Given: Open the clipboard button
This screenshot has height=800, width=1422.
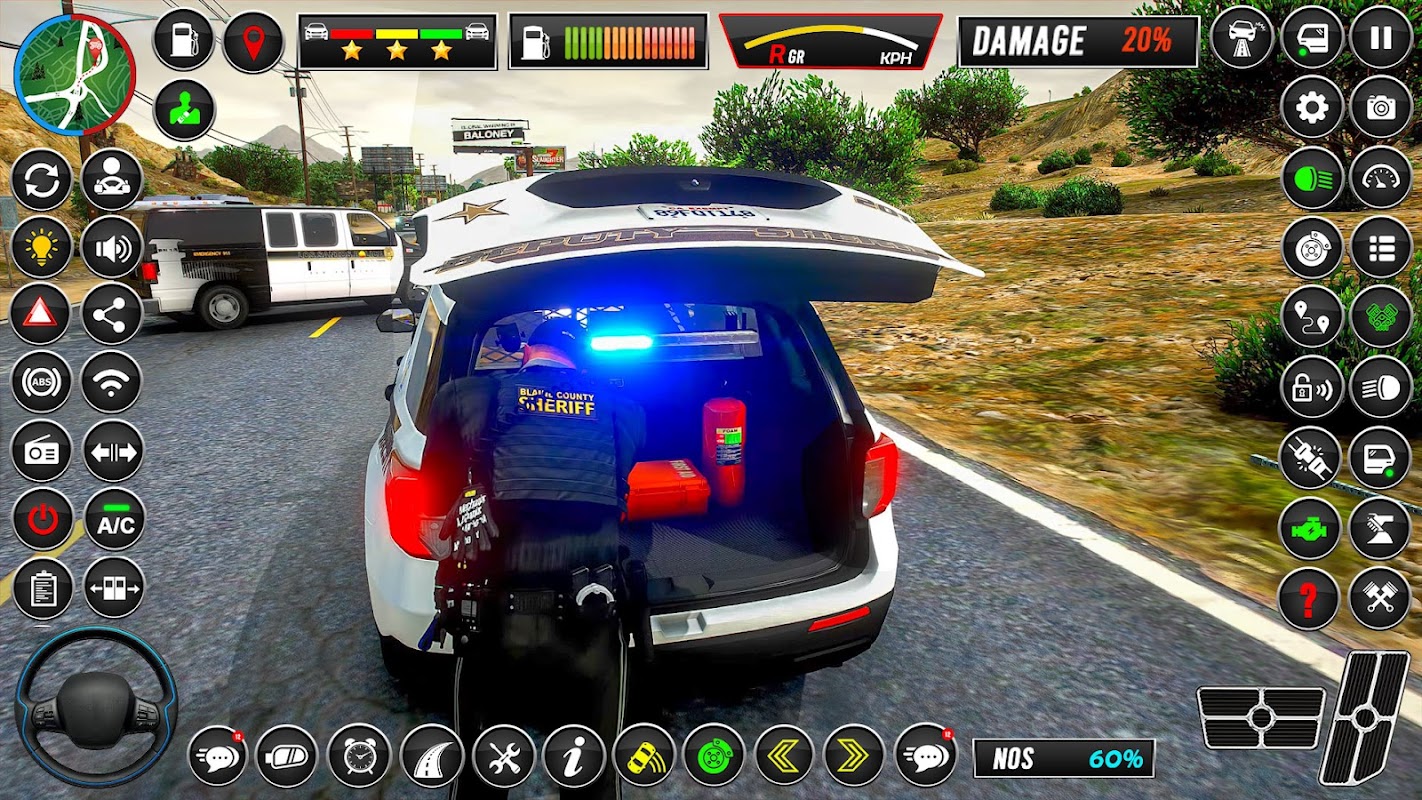Looking at the screenshot, I should pyautogui.click(x=42, y=588).
